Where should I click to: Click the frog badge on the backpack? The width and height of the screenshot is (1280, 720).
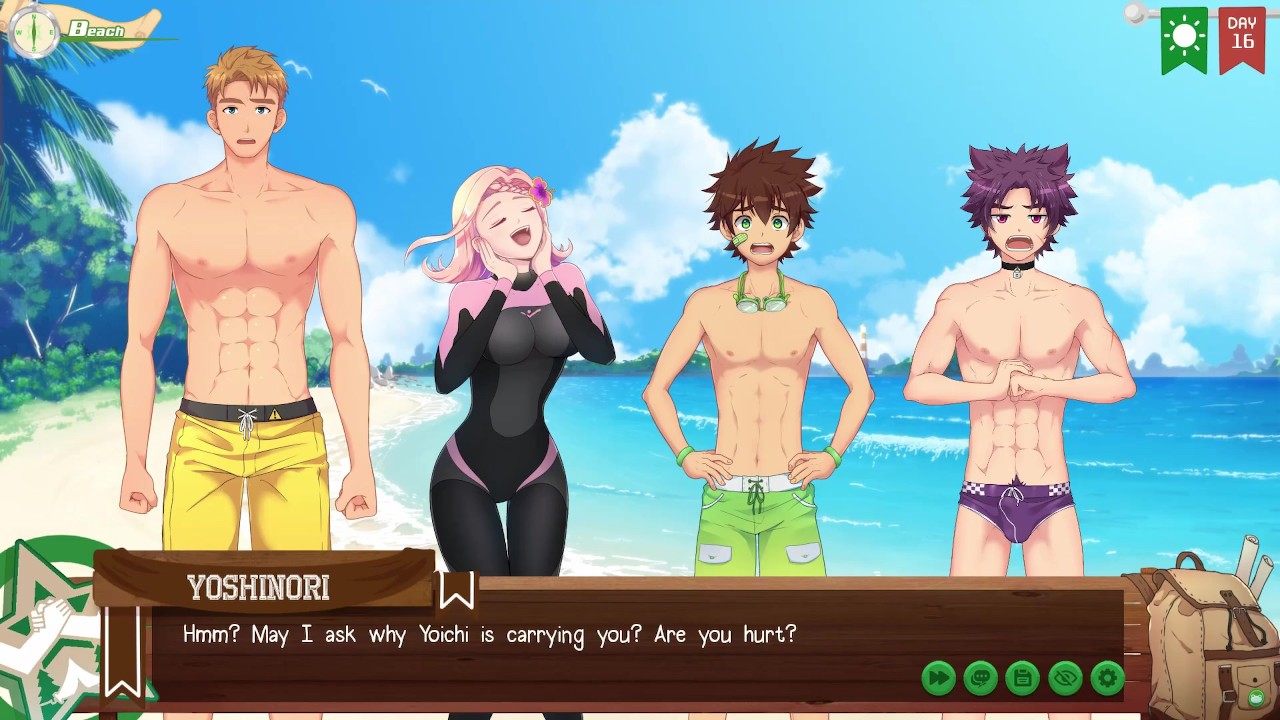[1257, 696]
